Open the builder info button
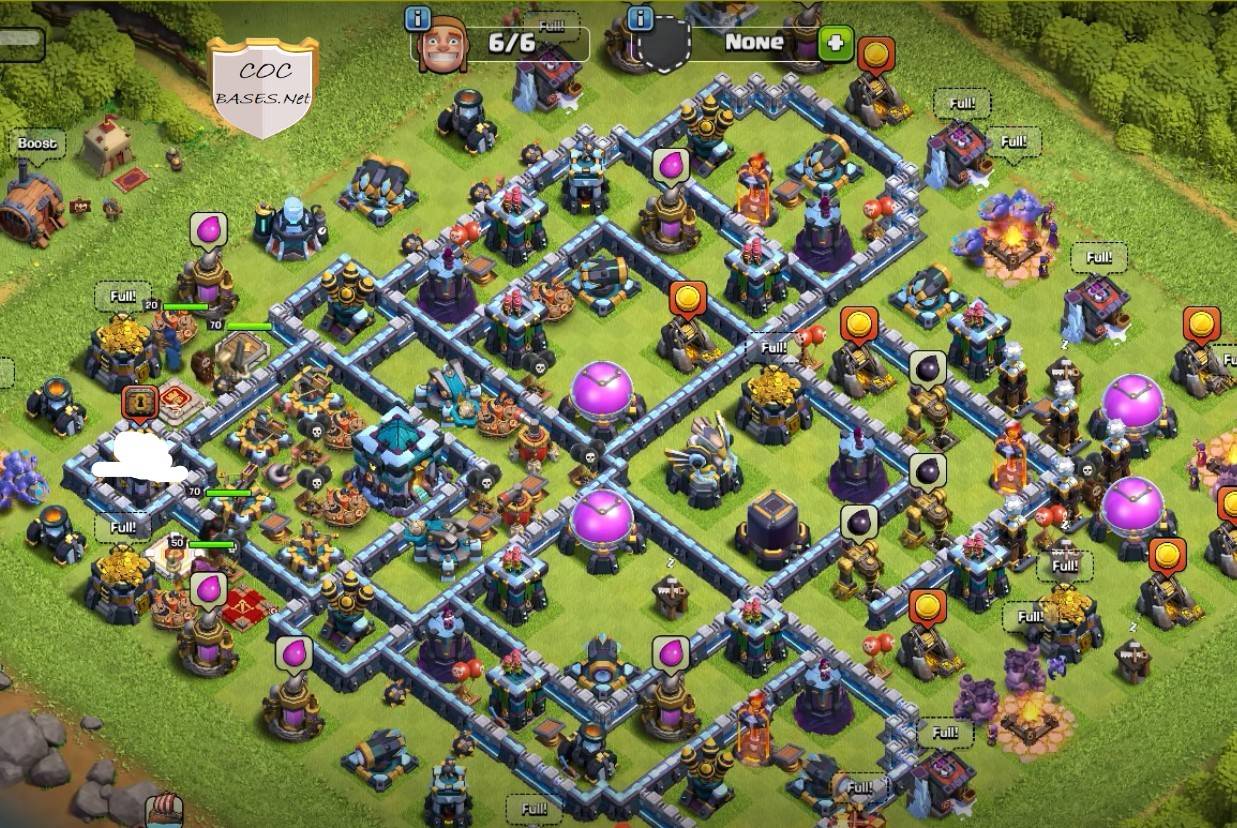 click(418, 18)
